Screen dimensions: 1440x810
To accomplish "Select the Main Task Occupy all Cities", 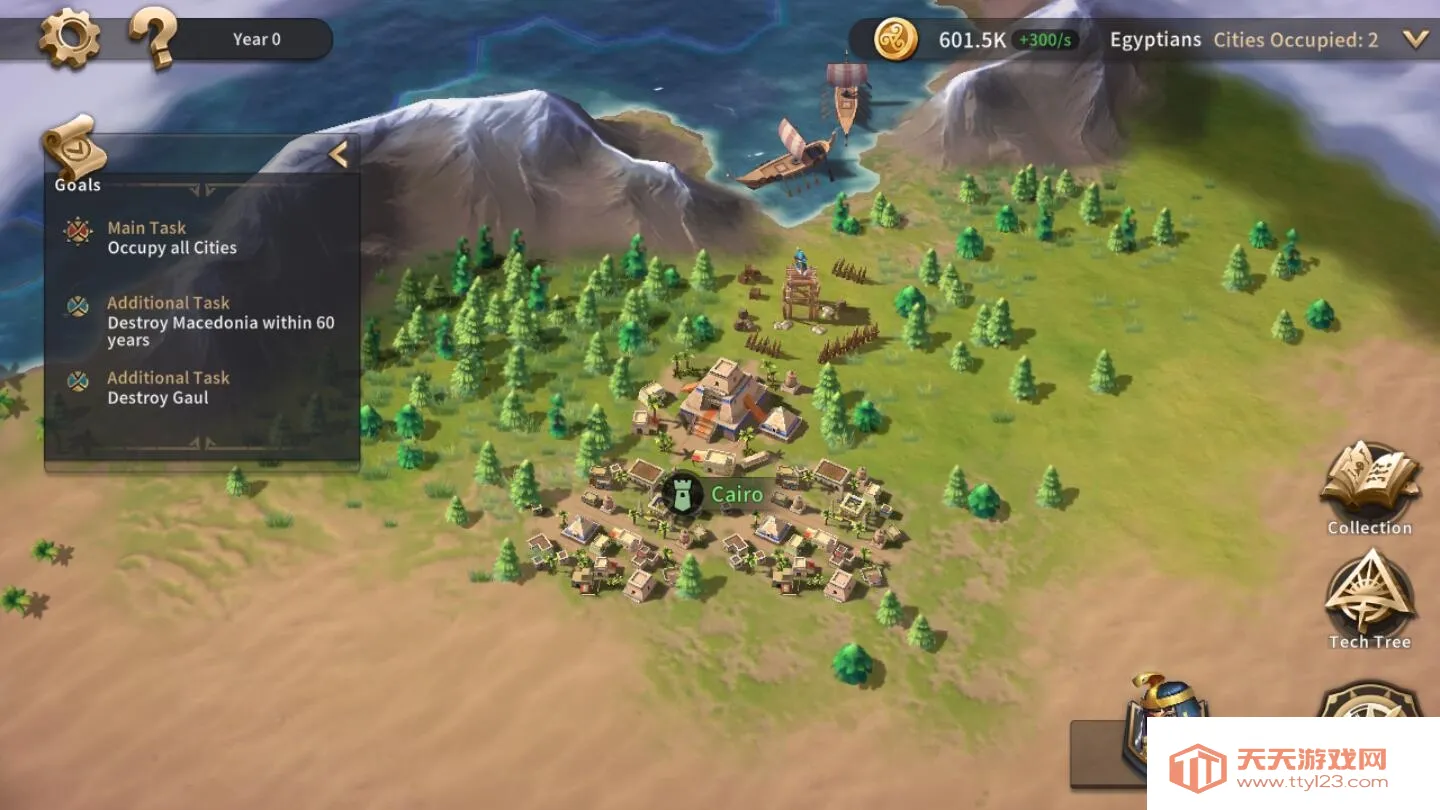I will coord(172,238).
